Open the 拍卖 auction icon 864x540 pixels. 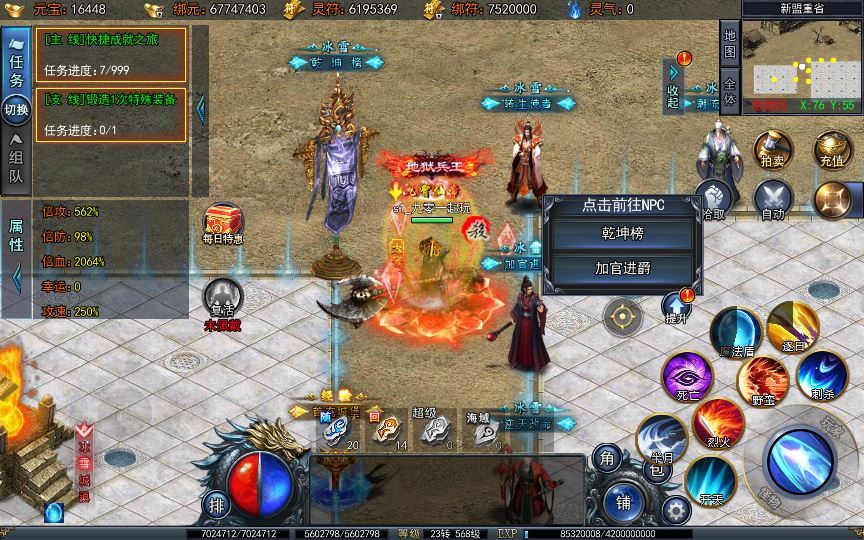point(772,148)
